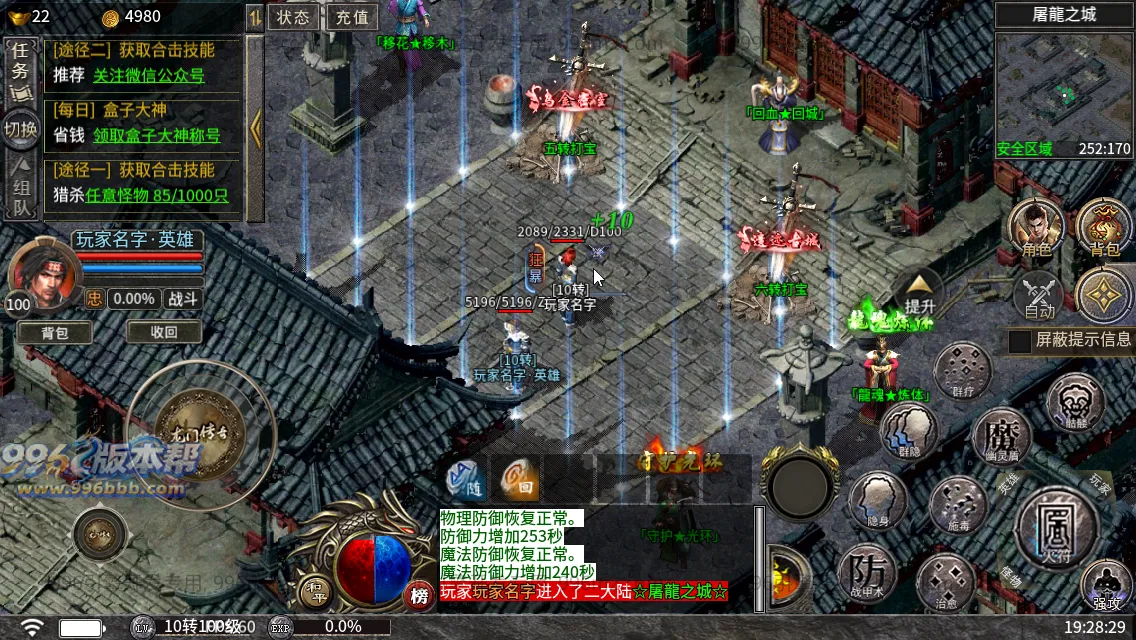This screenshot has height=640, width=1136.
Task: Open the 领取盒子大神称号 quest link
Action: [x=157, y=135]
